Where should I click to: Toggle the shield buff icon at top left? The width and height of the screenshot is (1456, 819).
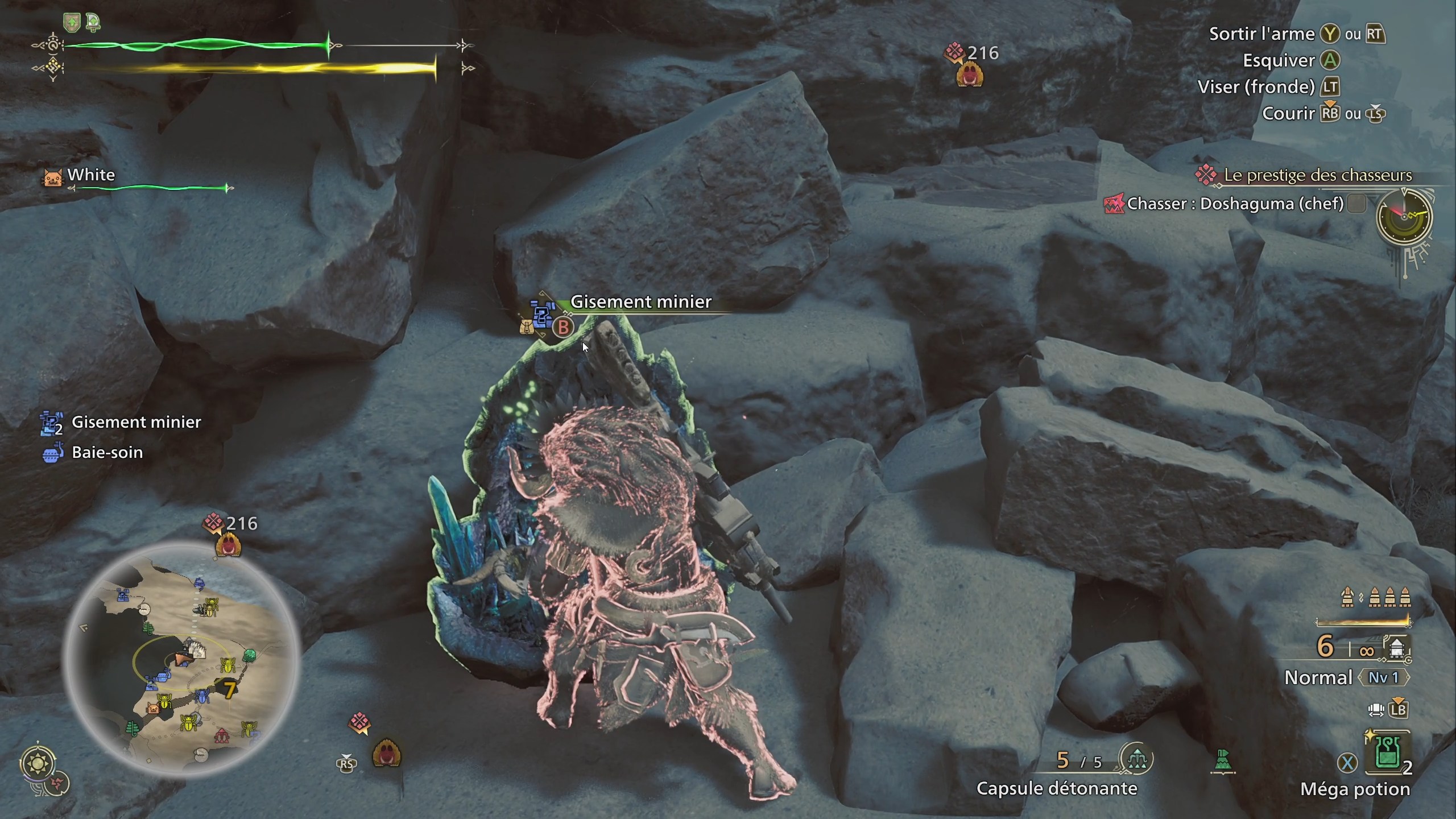[72, 21]
